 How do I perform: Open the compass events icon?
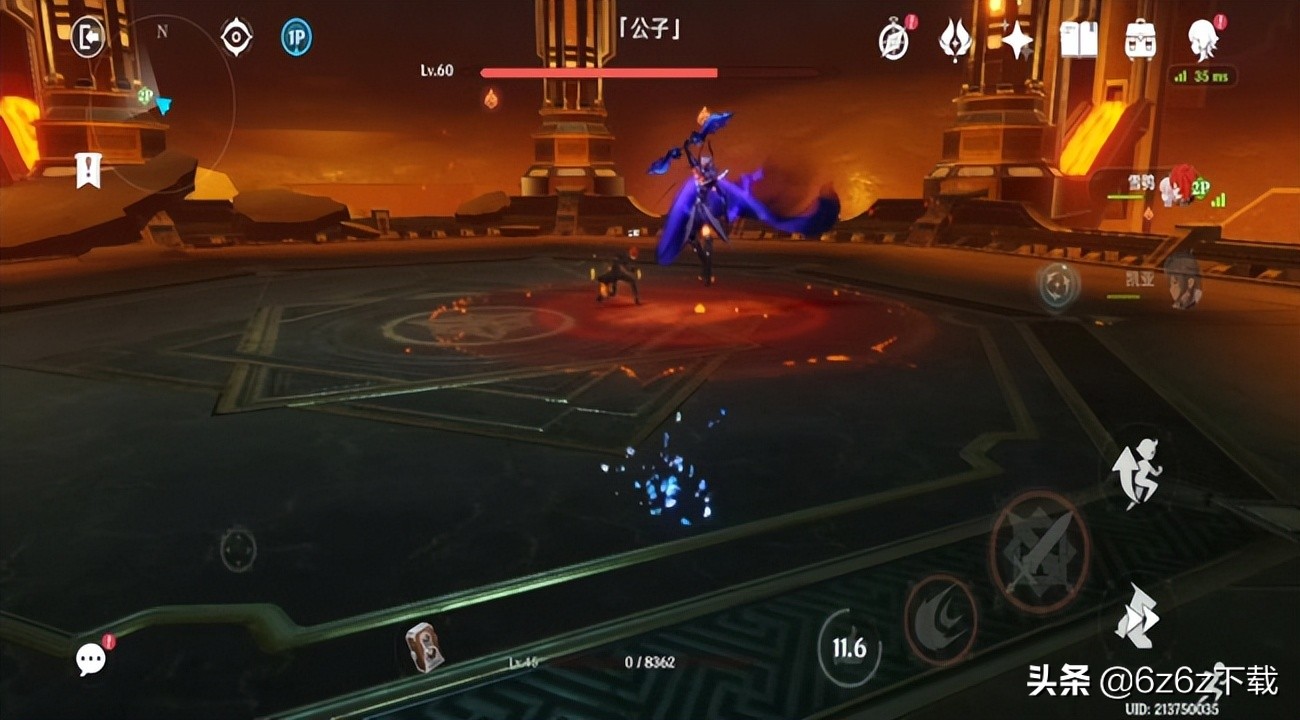(893, 41)
